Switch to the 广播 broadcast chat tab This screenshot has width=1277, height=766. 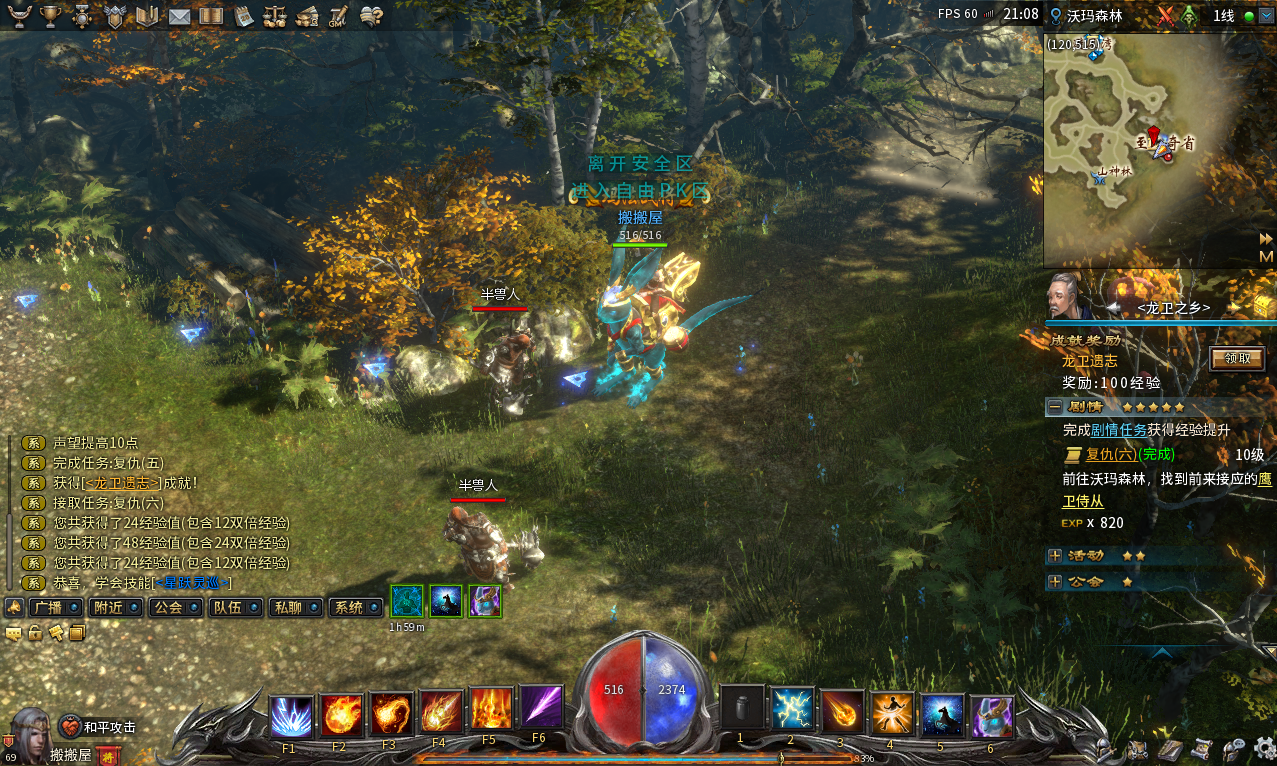55,607
